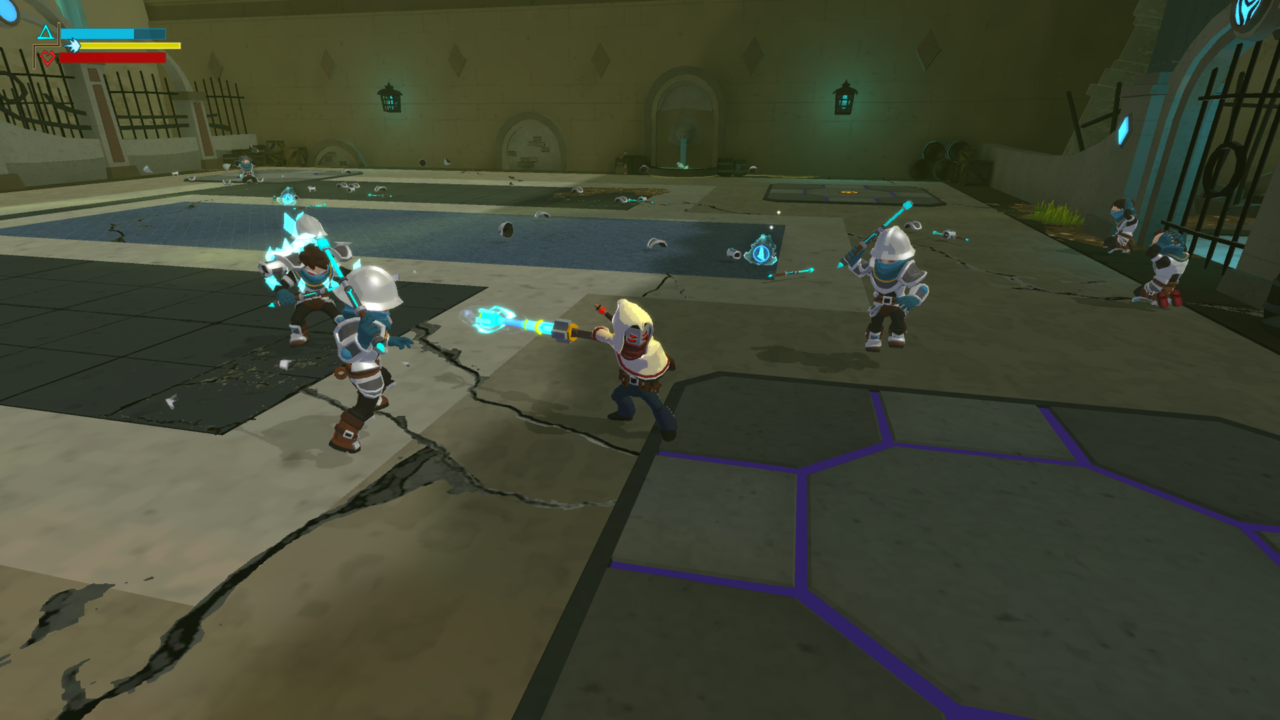
Task: Click the cyan triangle stamina icon
Action: click(45, 31)
